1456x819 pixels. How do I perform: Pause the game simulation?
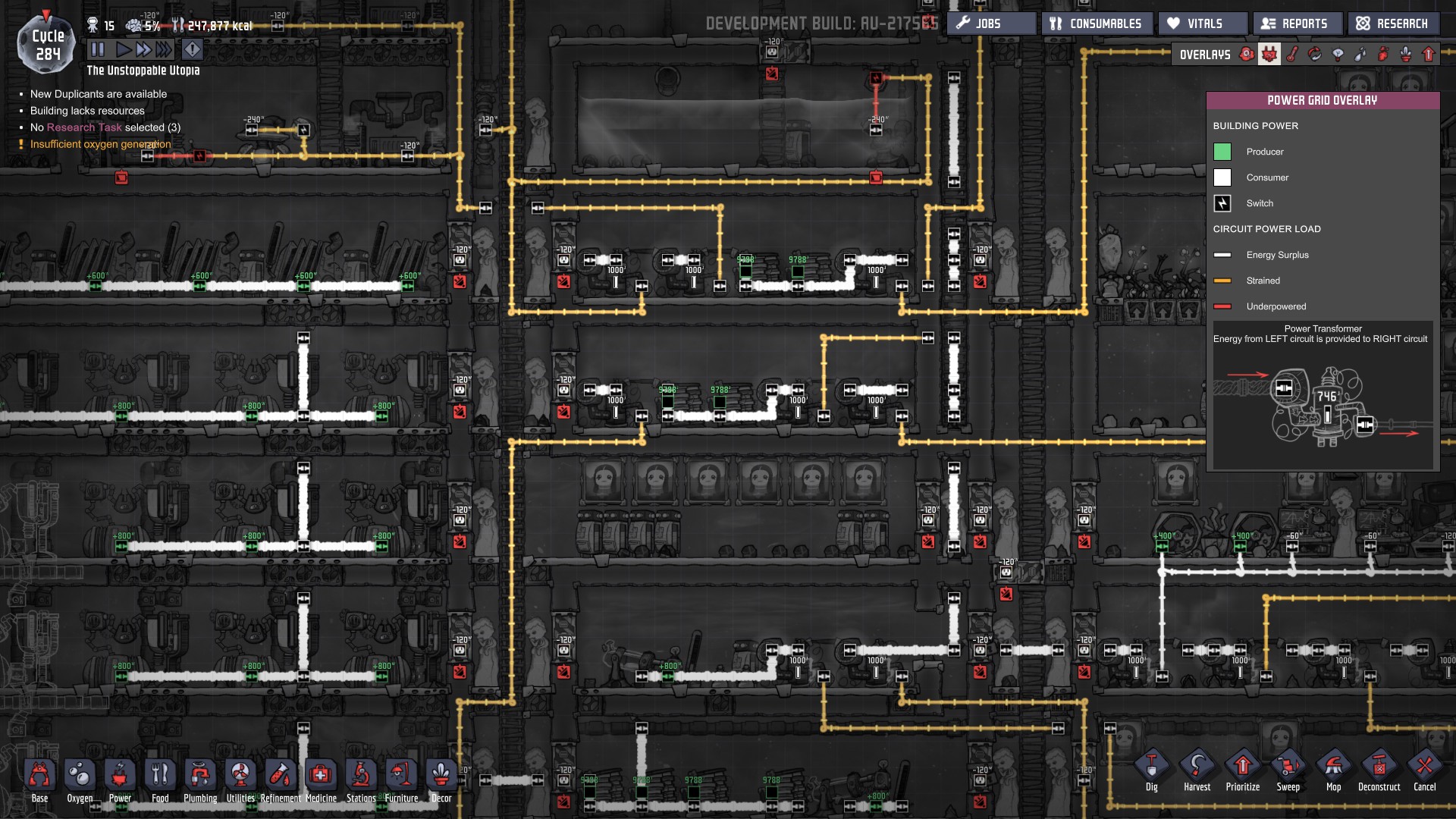pyautogui.click(x=98, y=50)
